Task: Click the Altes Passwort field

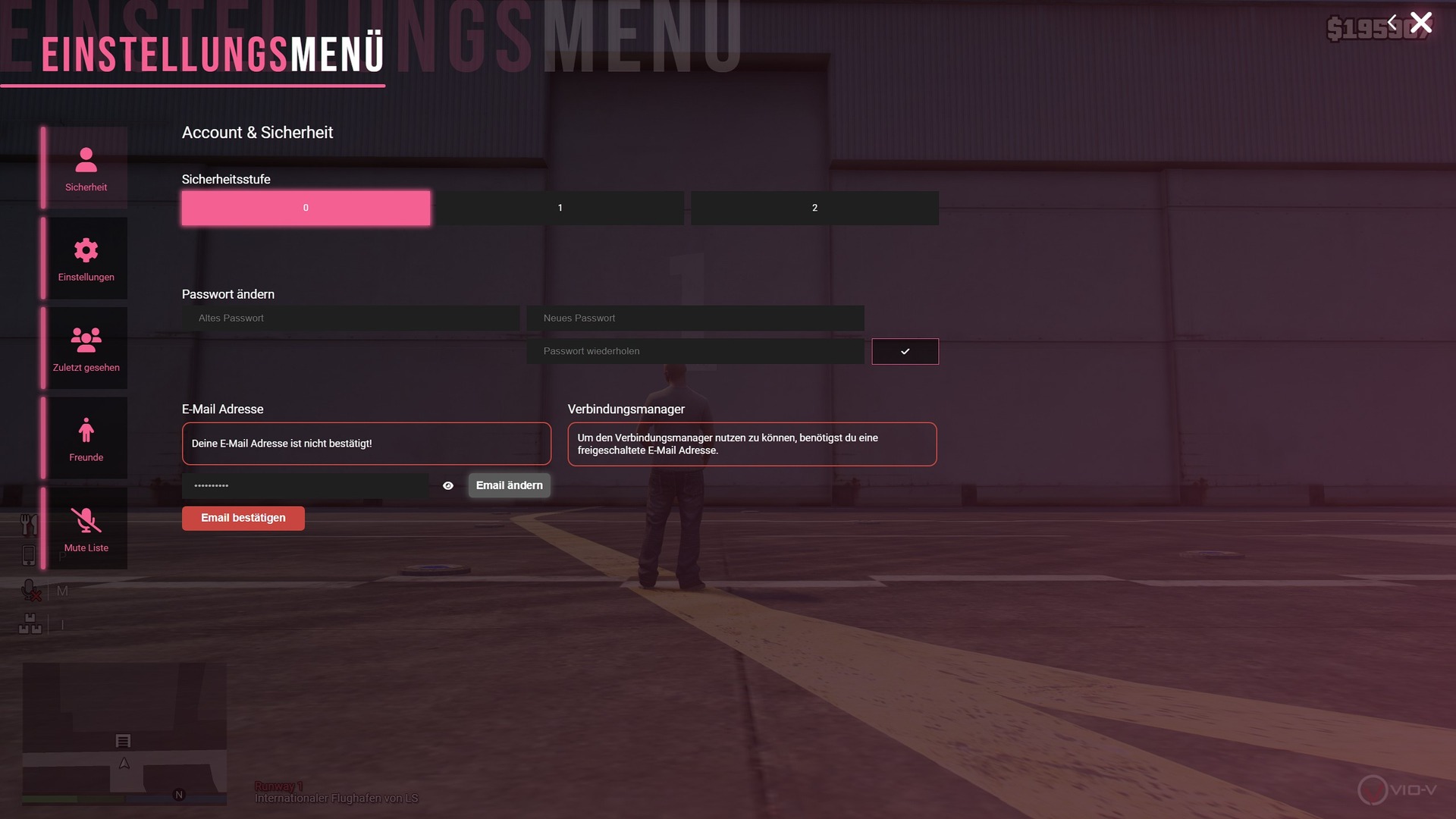Action: [x=350, y=318]
